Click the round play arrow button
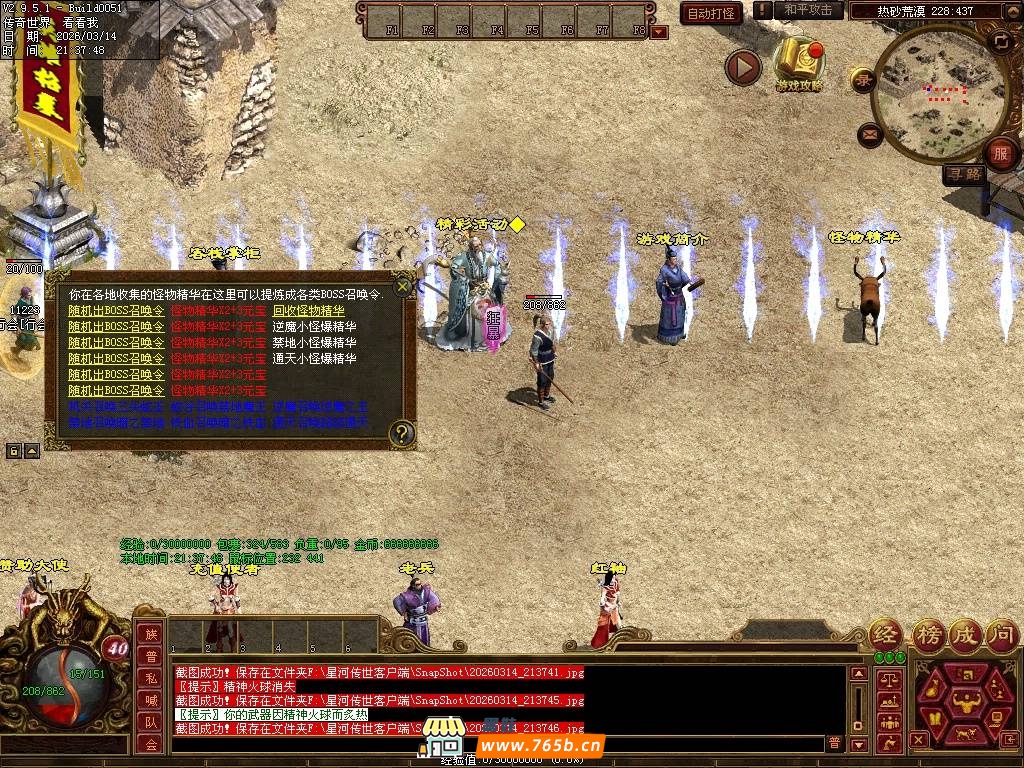Viewport: 1024px width, 768px height. click(x=743, y=67)
